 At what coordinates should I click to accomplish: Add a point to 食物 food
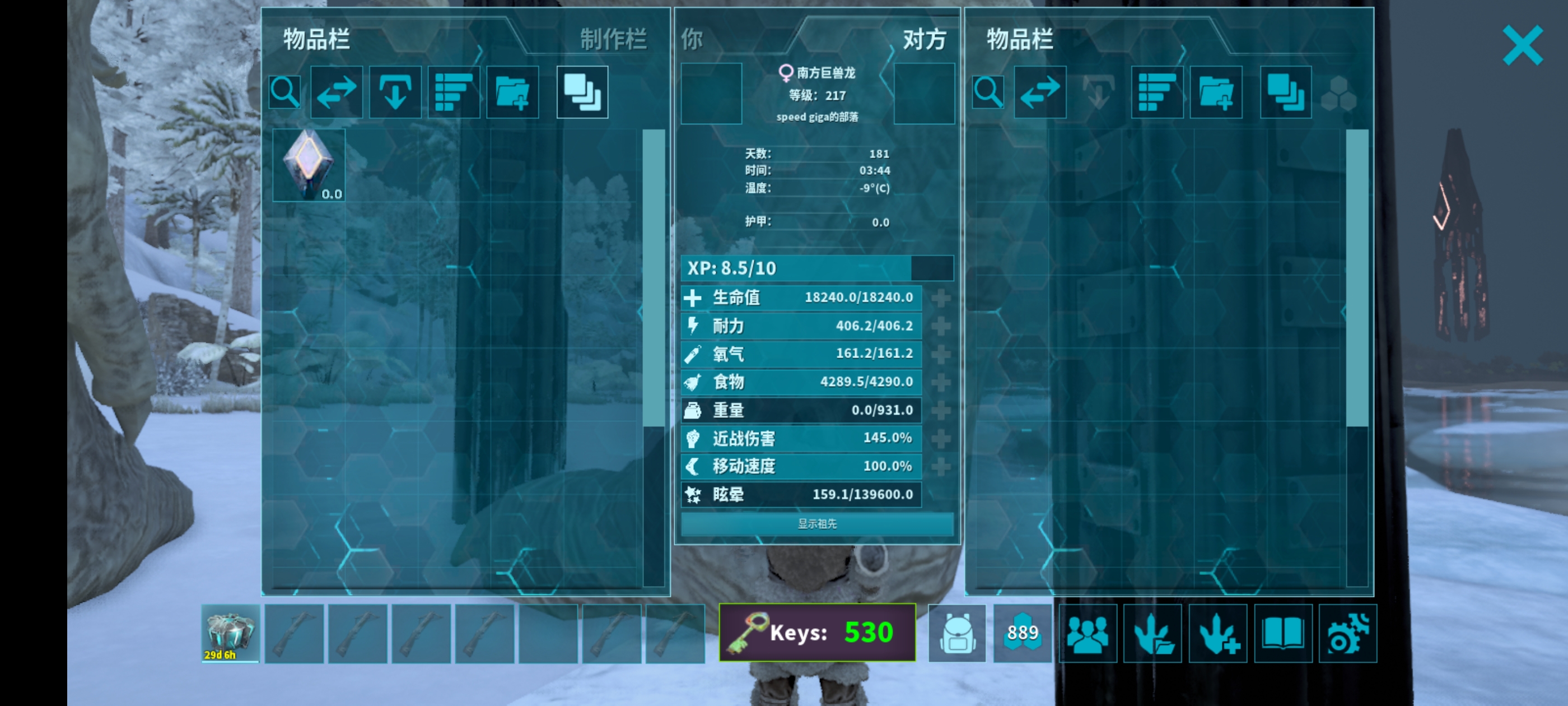941,382
